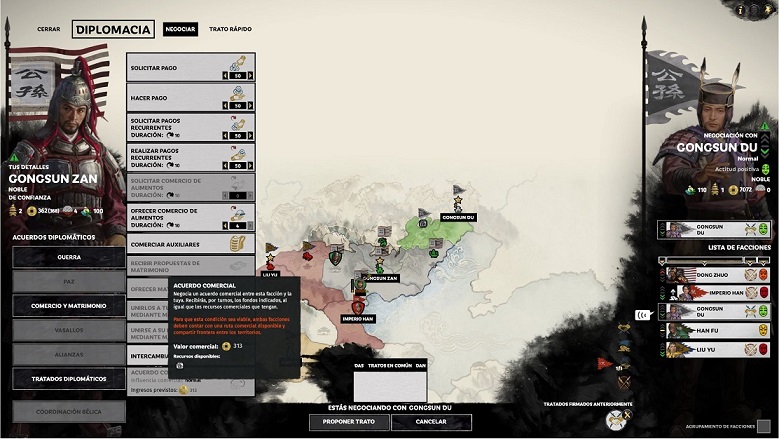Switch to the Trato Rápido tab
The width and height of the screenshot is (779, 439).
tap(230, 30)
